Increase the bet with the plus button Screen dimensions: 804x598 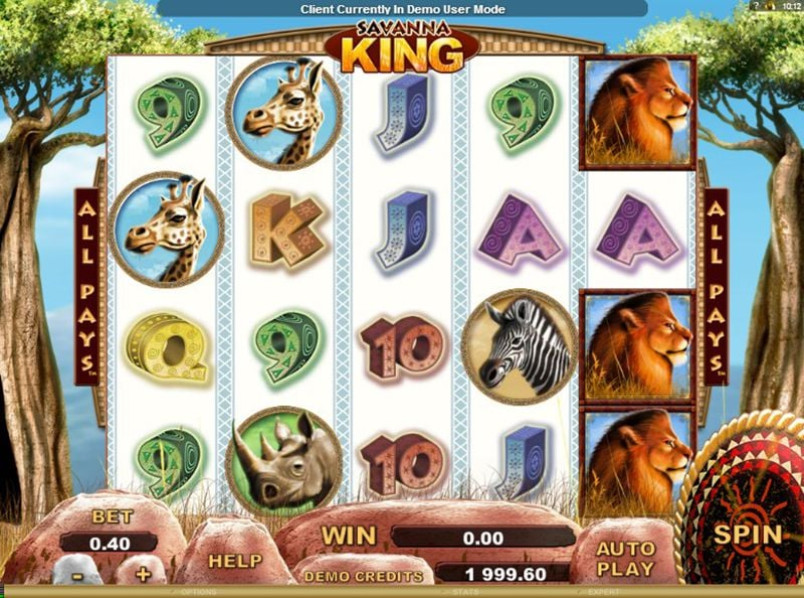tap(143, 574)
